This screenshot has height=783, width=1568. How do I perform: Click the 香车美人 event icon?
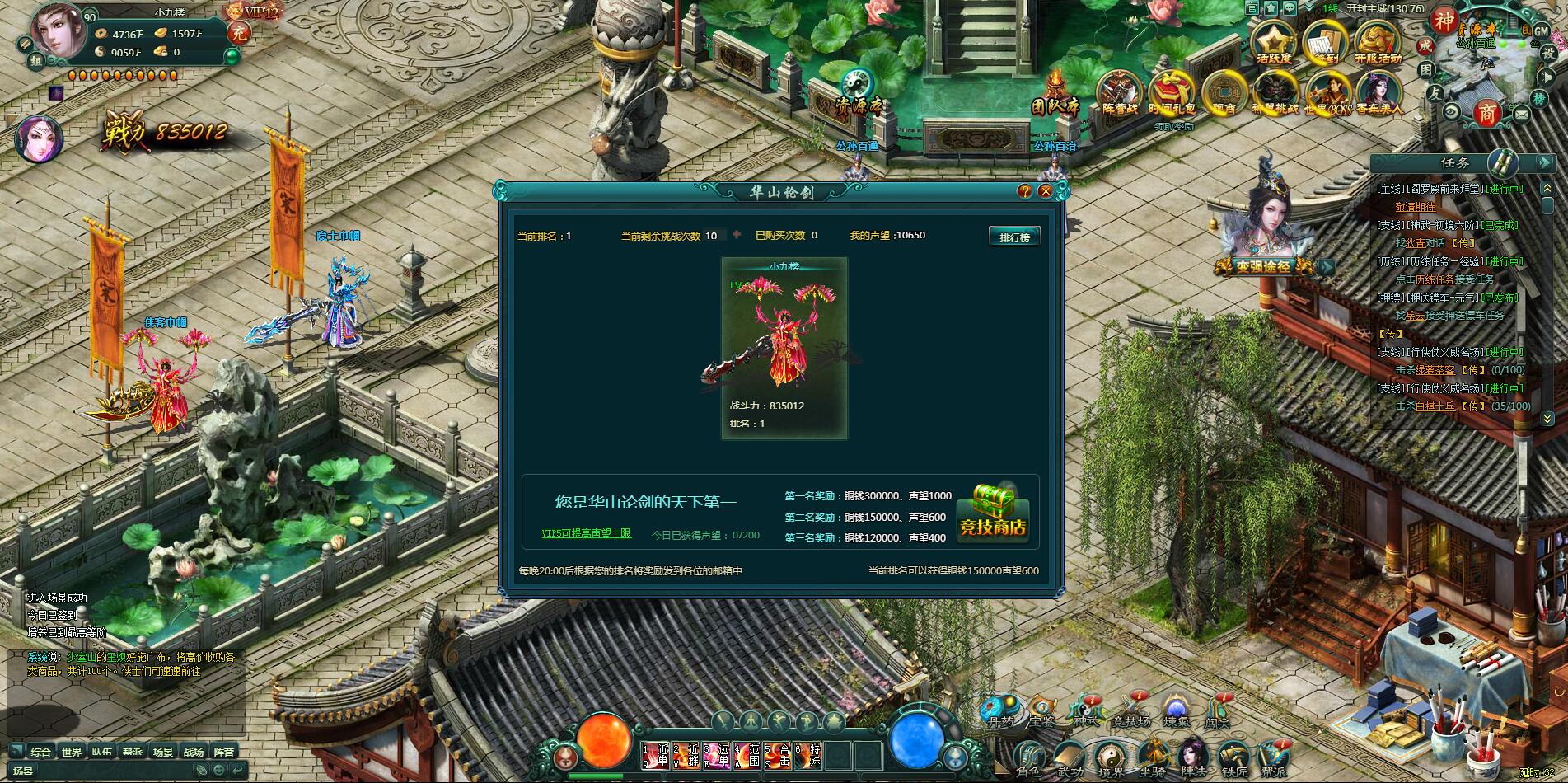click(1381, 89)
